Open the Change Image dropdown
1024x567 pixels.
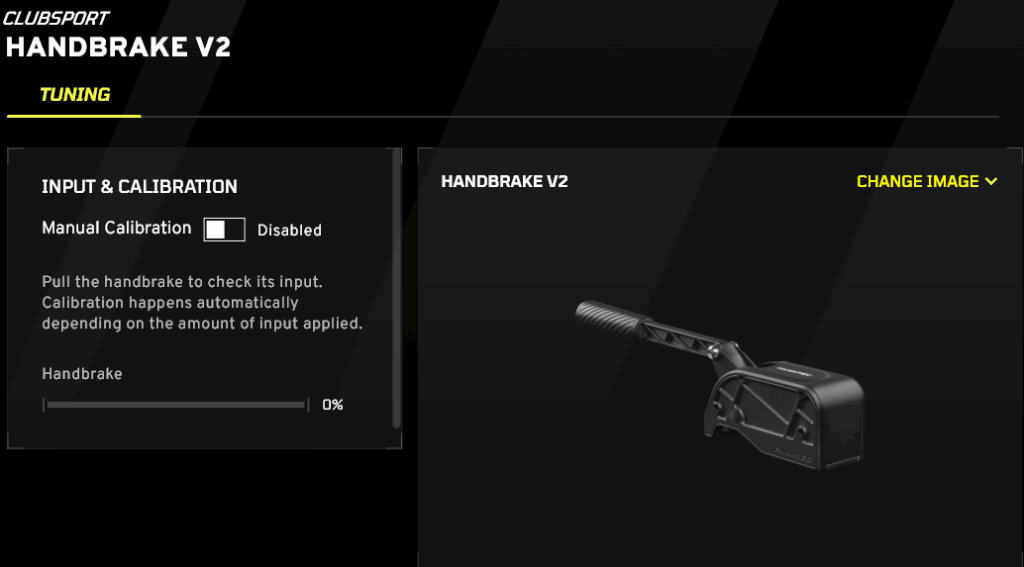(927, 182)
